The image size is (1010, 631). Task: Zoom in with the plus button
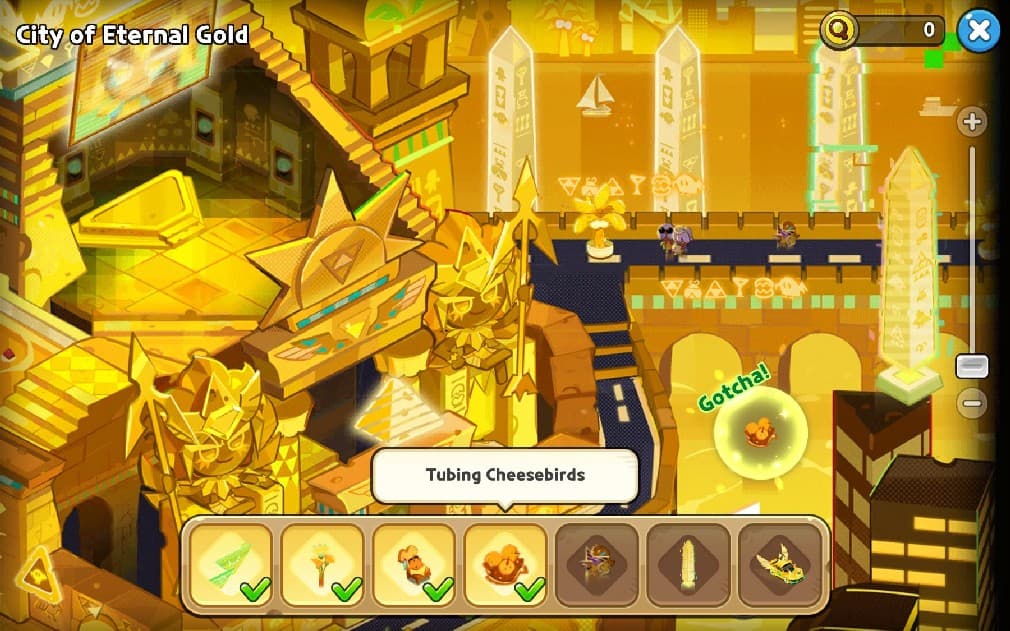point(971,123)
